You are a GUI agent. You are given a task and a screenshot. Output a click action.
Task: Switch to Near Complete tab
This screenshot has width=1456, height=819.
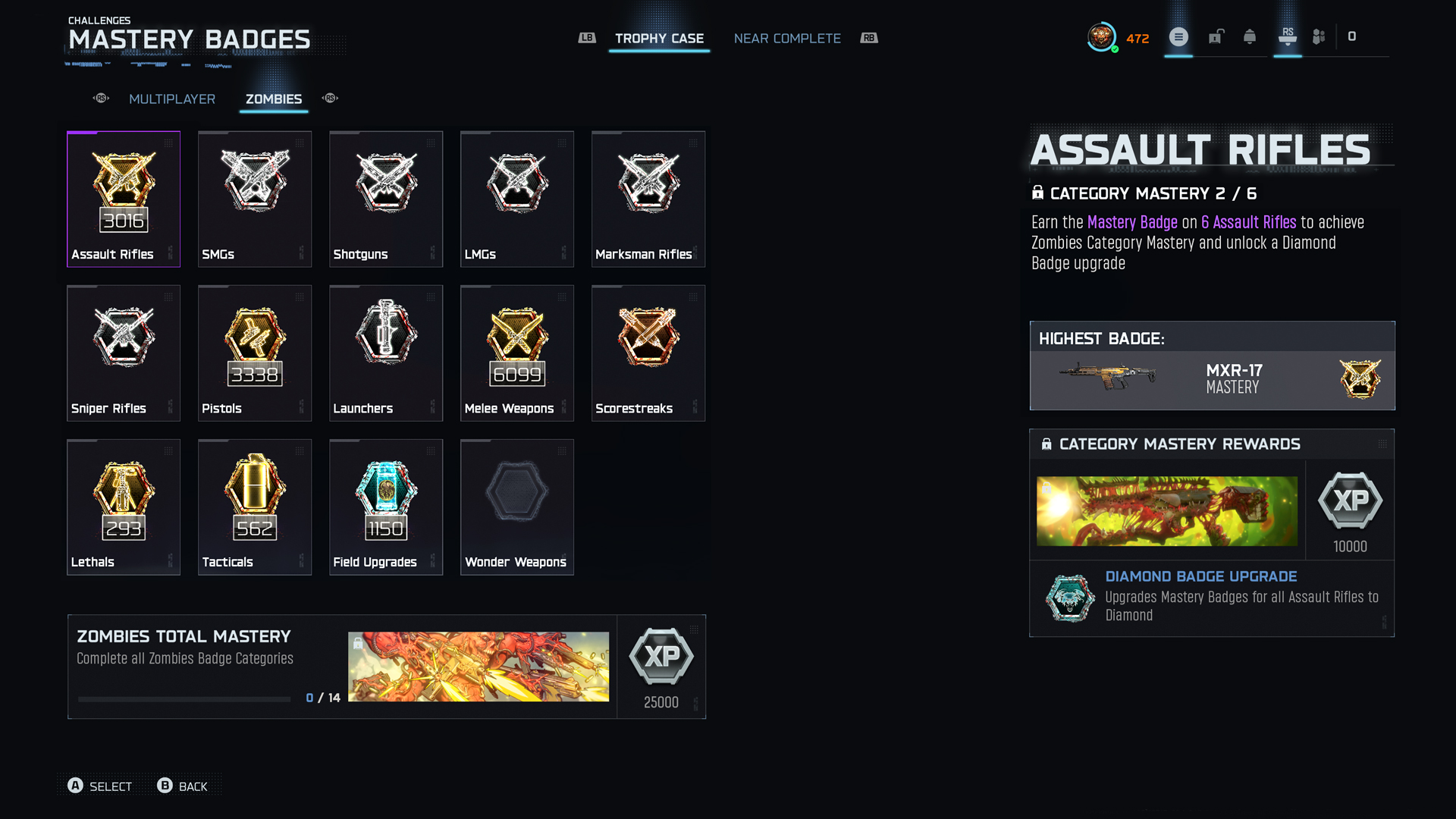787,39
